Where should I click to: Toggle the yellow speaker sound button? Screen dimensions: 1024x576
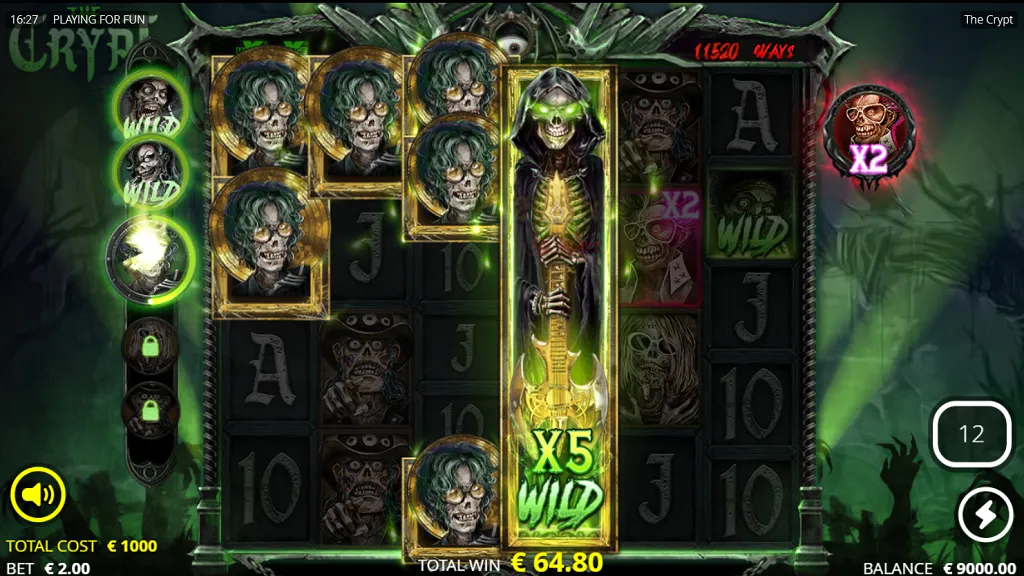(x=38, y=494)
